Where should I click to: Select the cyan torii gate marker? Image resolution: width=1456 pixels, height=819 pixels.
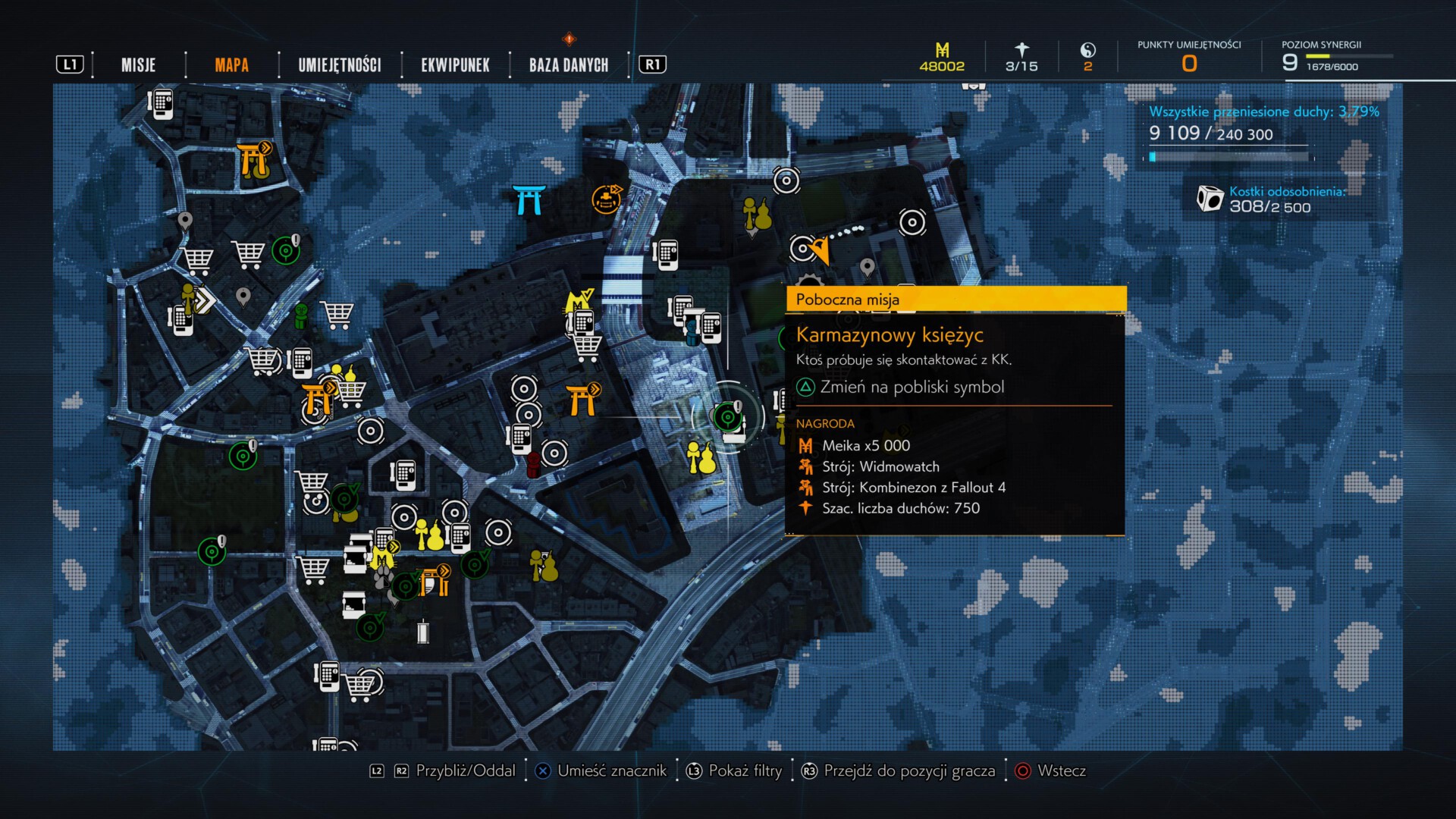click(x=528, y=200)
